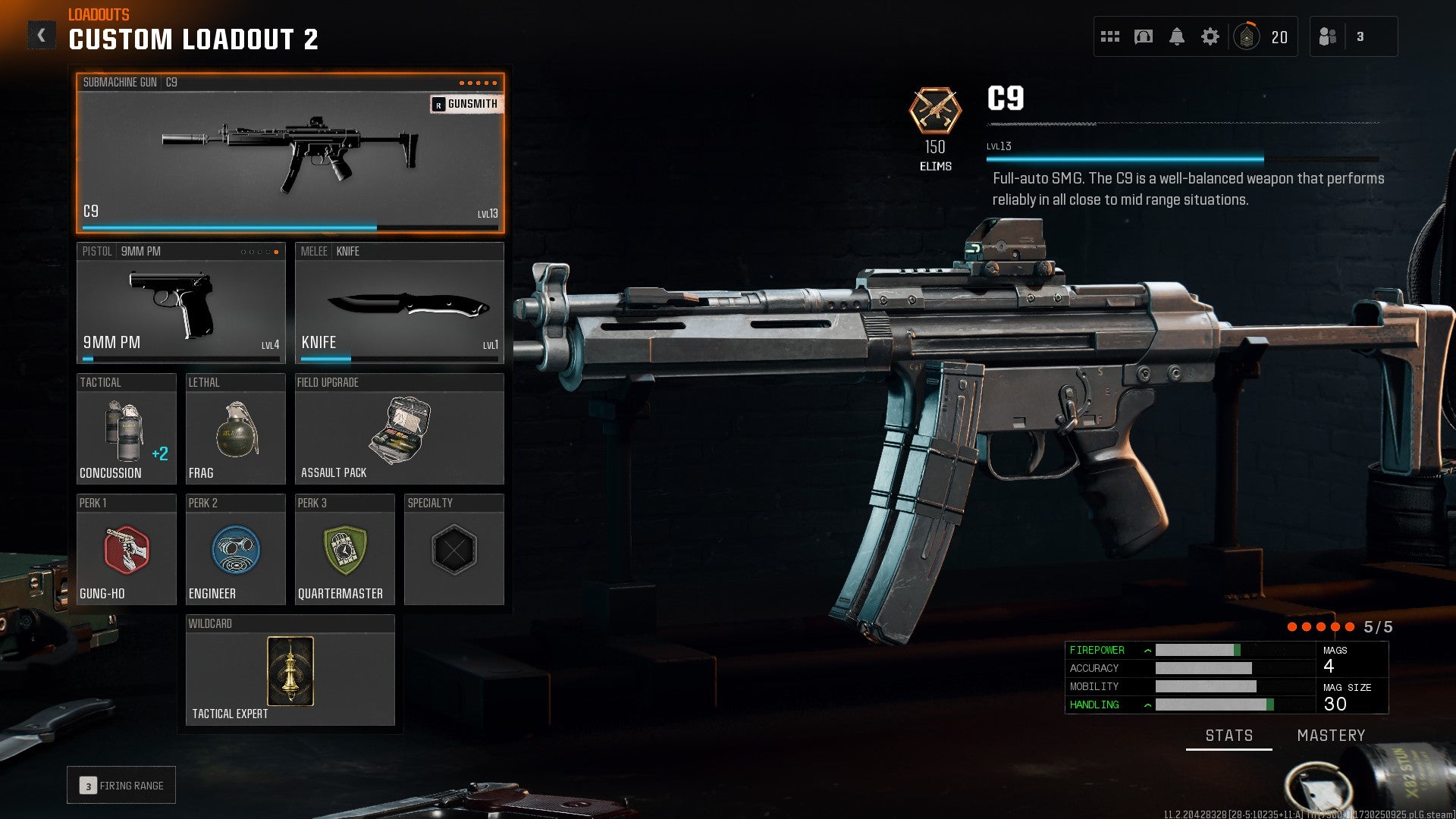Click the notifications bell icon

(1178, 36)
